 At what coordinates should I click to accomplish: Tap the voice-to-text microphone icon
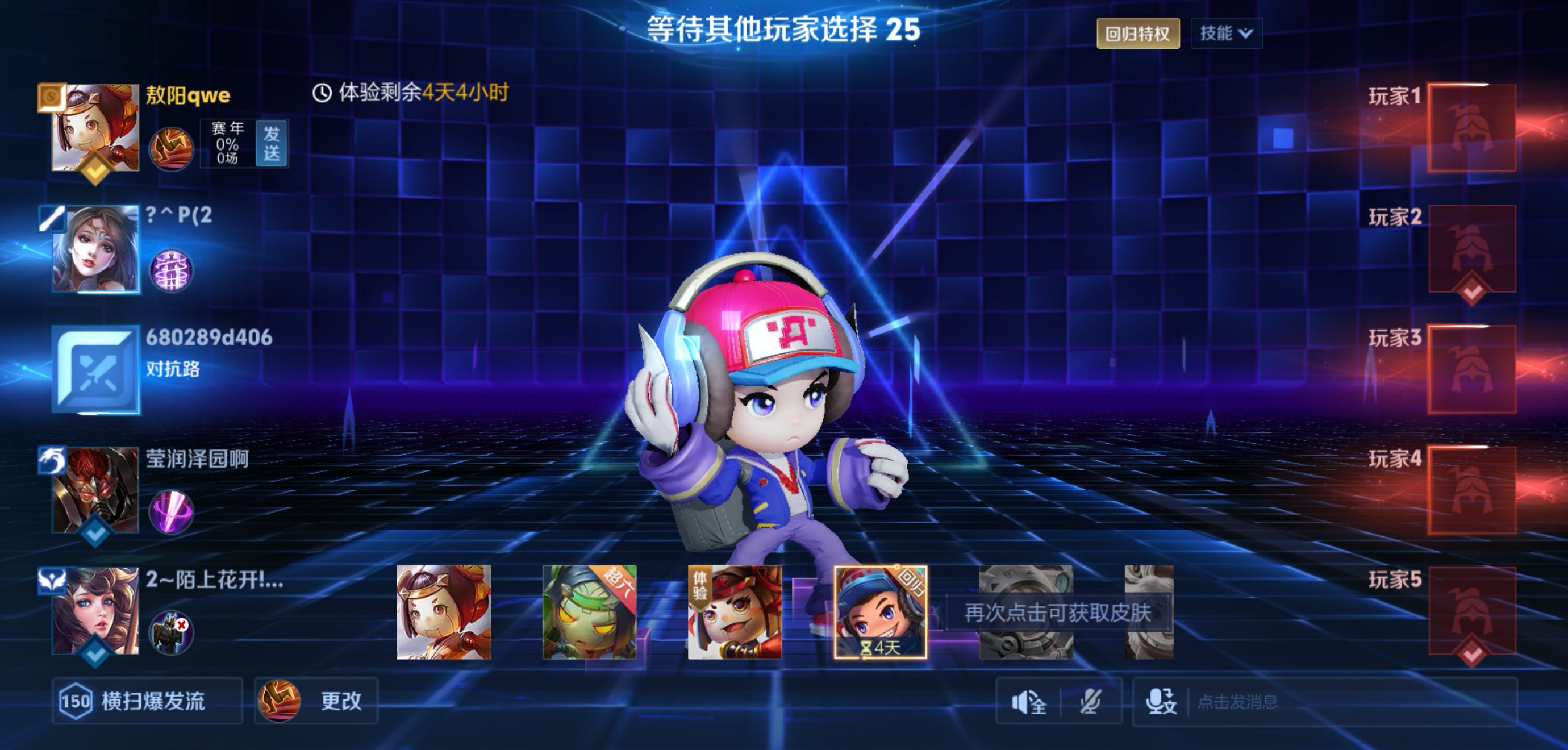click(x=1161, y=702)
